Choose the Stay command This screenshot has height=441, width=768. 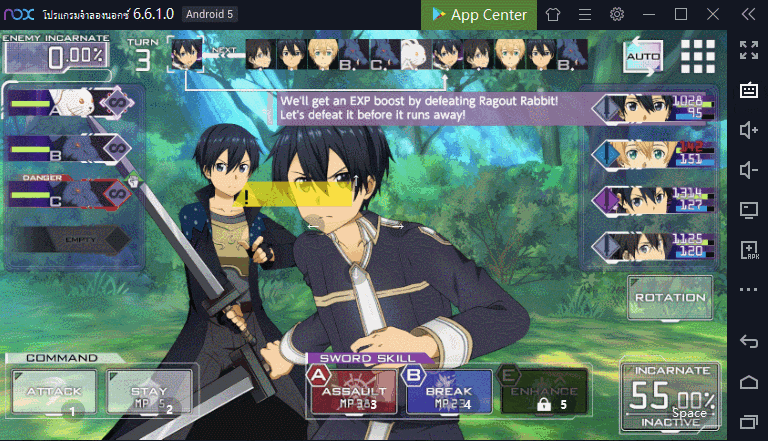[x=148, y=391]
